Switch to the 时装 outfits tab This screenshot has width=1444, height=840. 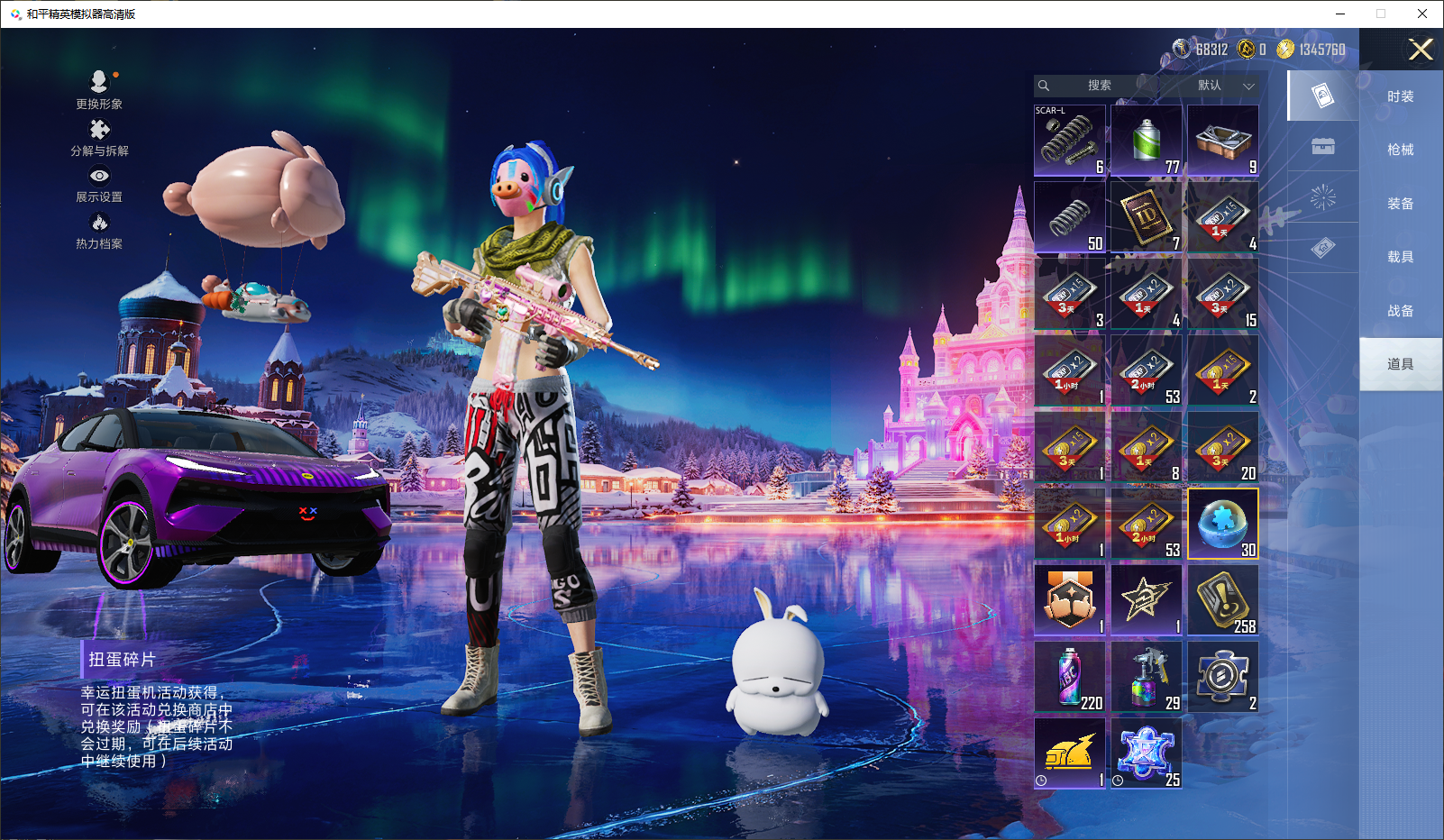pos(1400,96)
